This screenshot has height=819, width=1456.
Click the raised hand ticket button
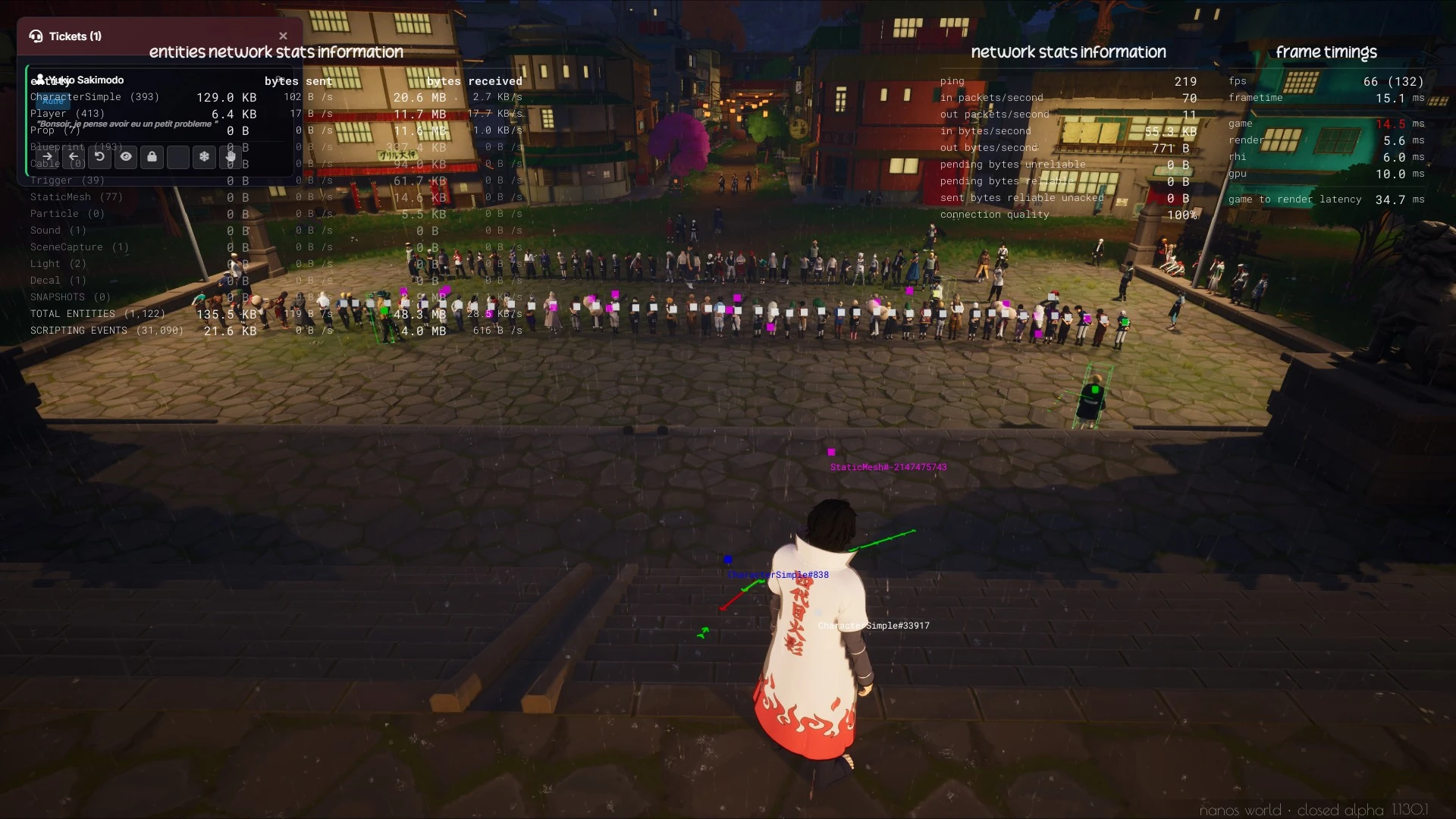coord(231,157)
